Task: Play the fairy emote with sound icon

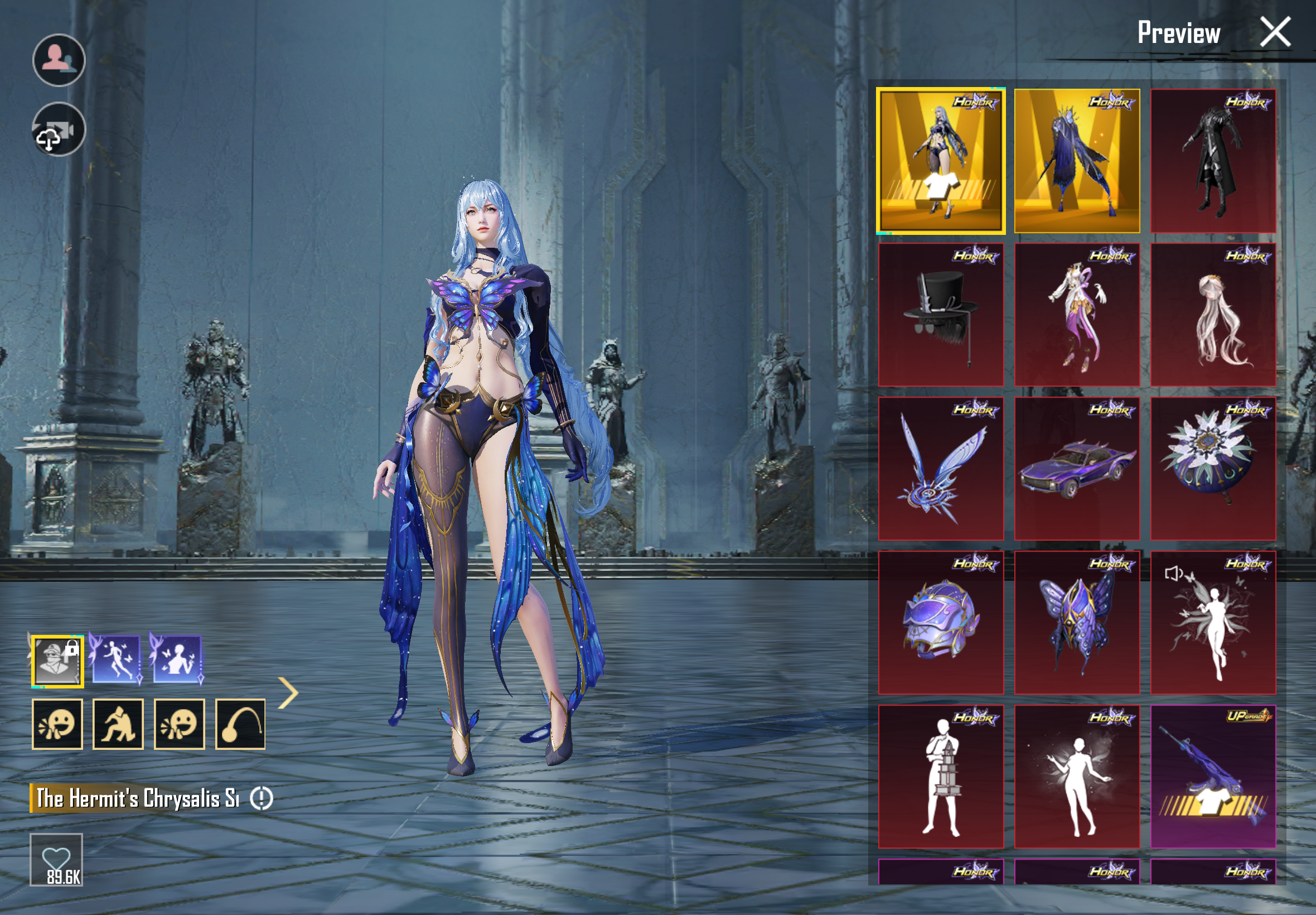Action: (x=1213, y=623)
